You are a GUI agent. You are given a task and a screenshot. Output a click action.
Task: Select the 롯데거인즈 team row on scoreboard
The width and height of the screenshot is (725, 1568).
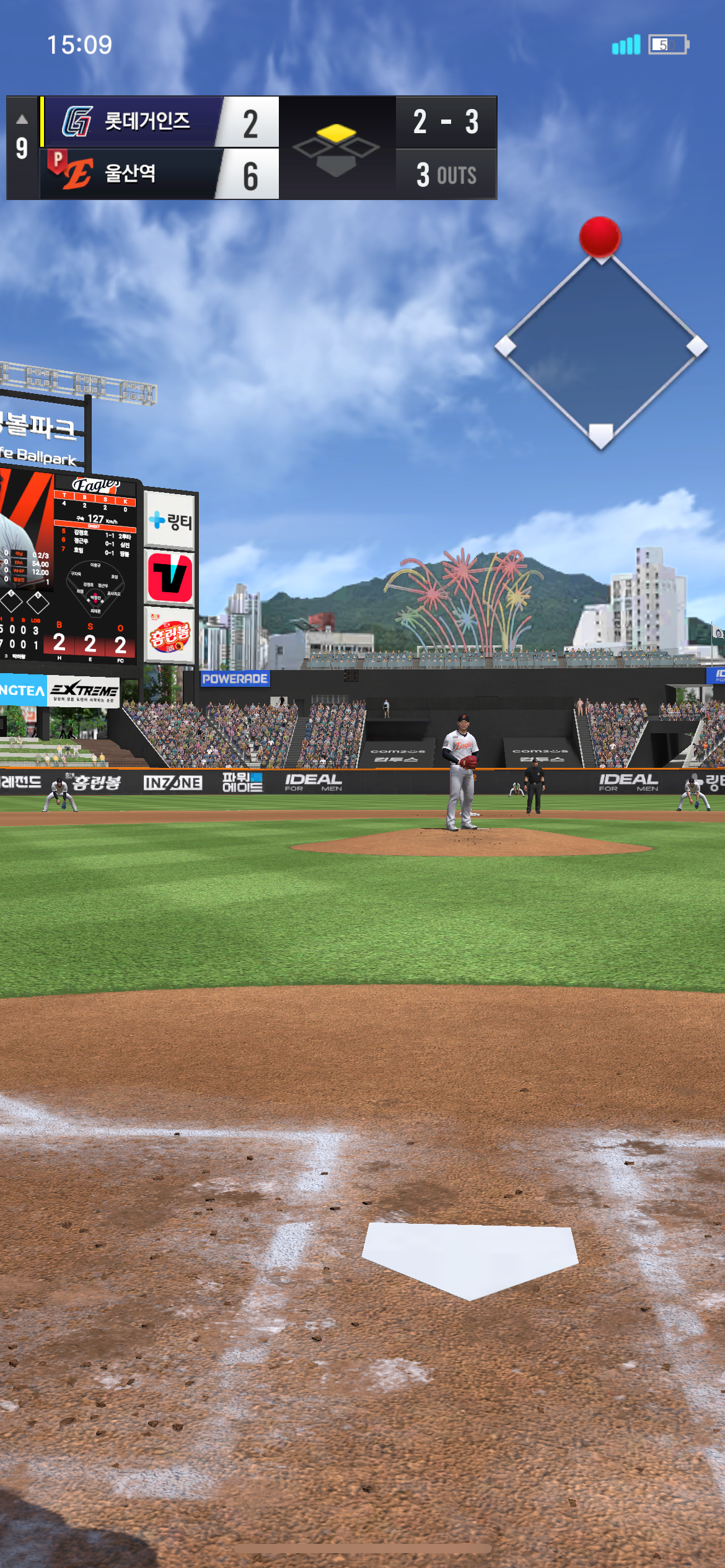coord(158,121)
